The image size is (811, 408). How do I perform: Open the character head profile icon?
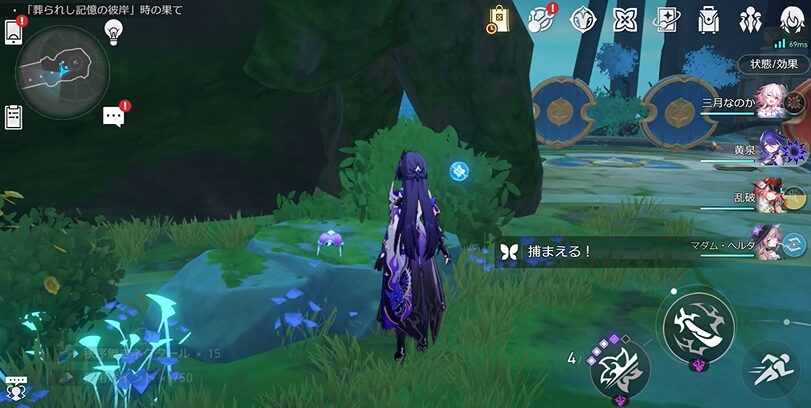pyautogui.click(x=790, y=19)
